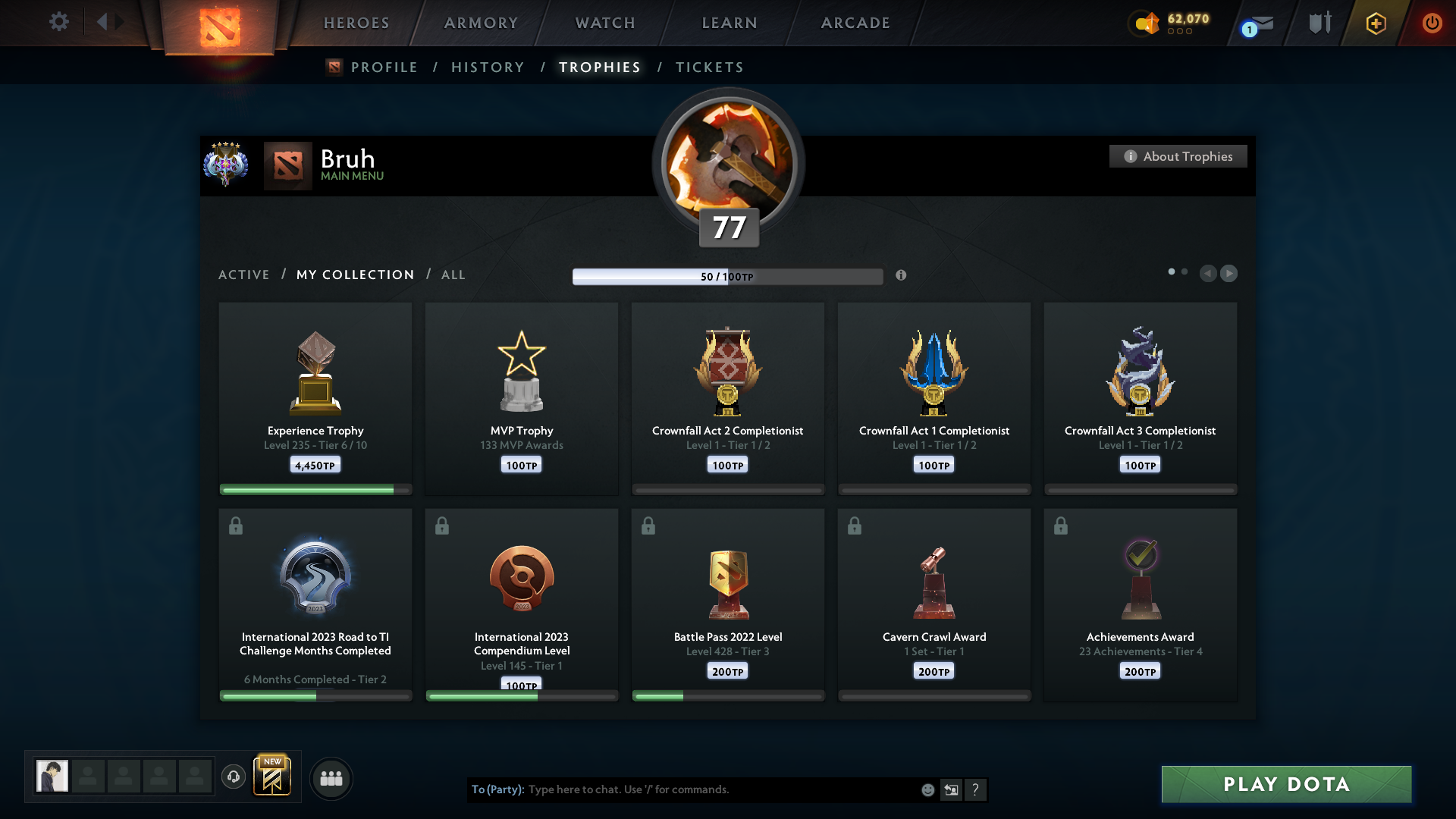Click the About Trophies button
Screen dimensions: 1456x819
click(1178, 156)
